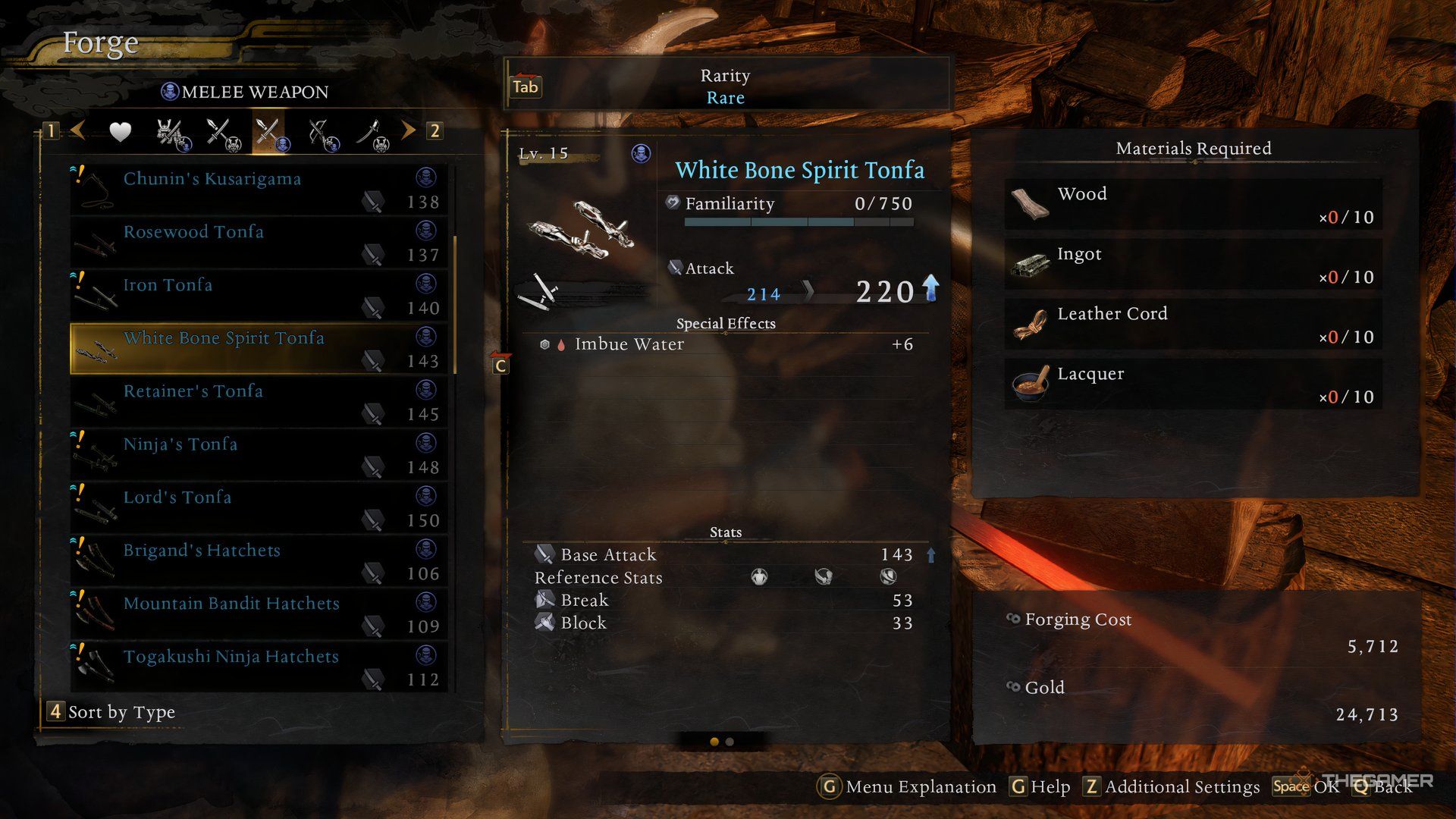The width and height of the screenshot is (1456, 819).
Task: Pick the Brigand's Hatchets row
Action: tap(258, 560)
